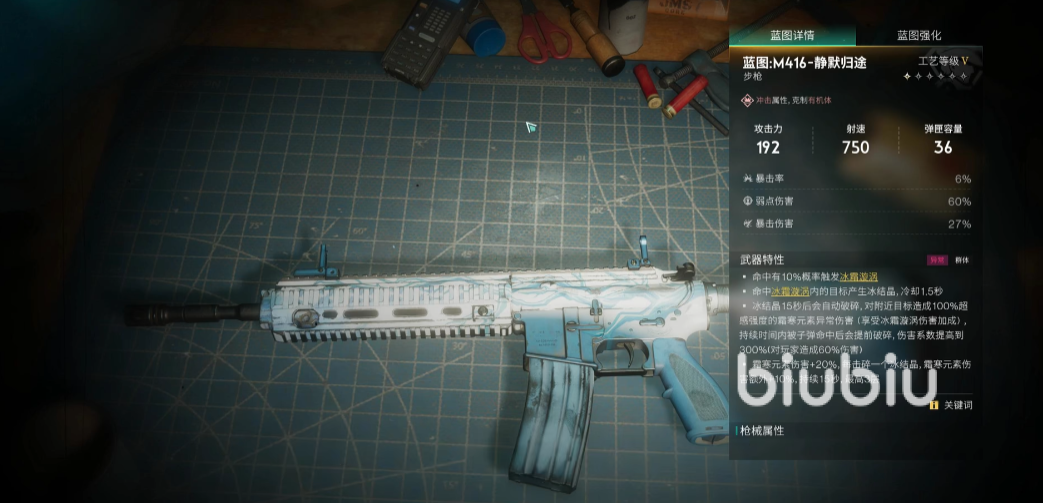Select the 异常 trait tag
This screenshot has width=1043, height=503.
coord(937,259)
